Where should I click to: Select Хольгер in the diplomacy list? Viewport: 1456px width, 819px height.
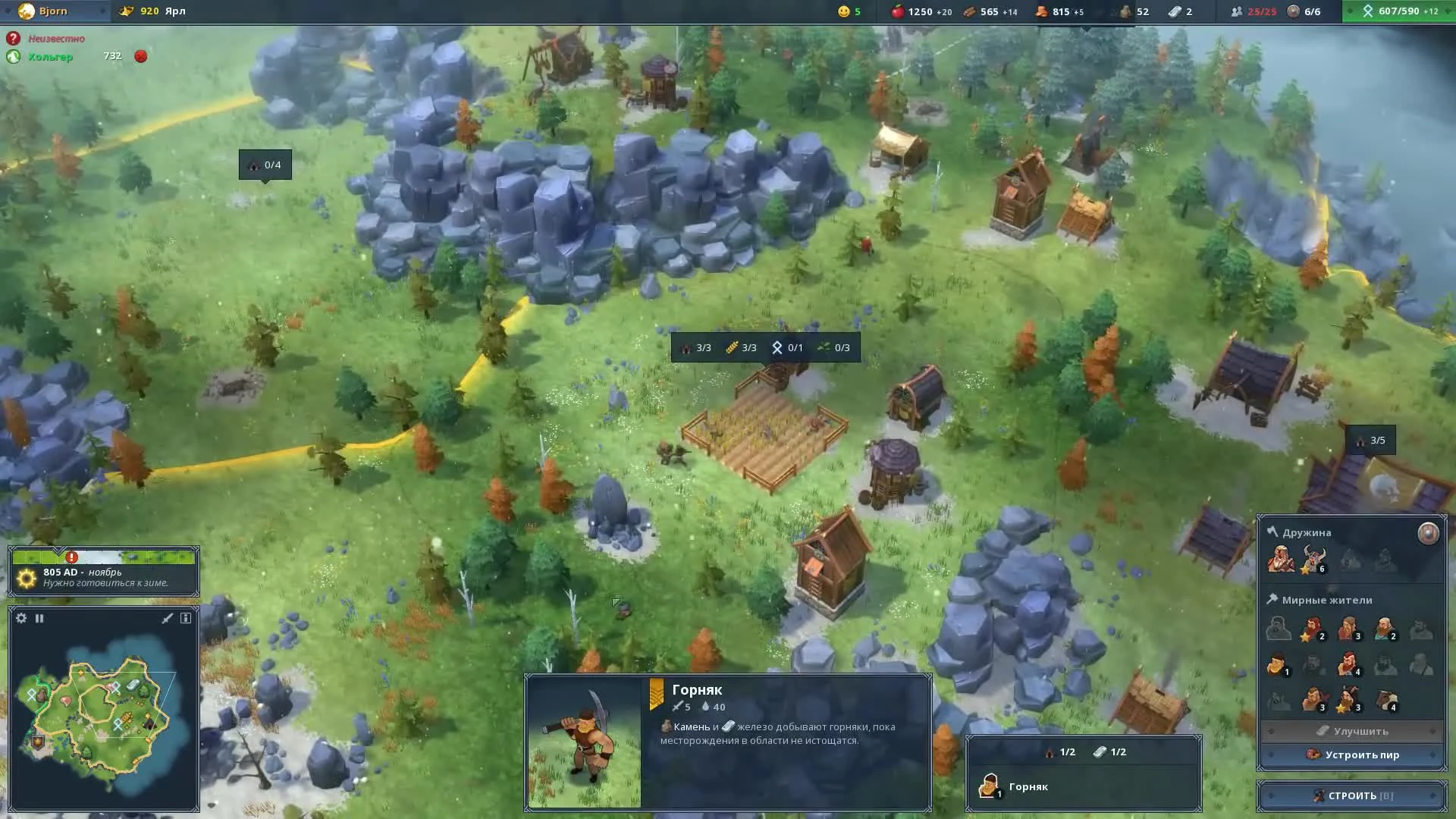[x=45, y=55]
